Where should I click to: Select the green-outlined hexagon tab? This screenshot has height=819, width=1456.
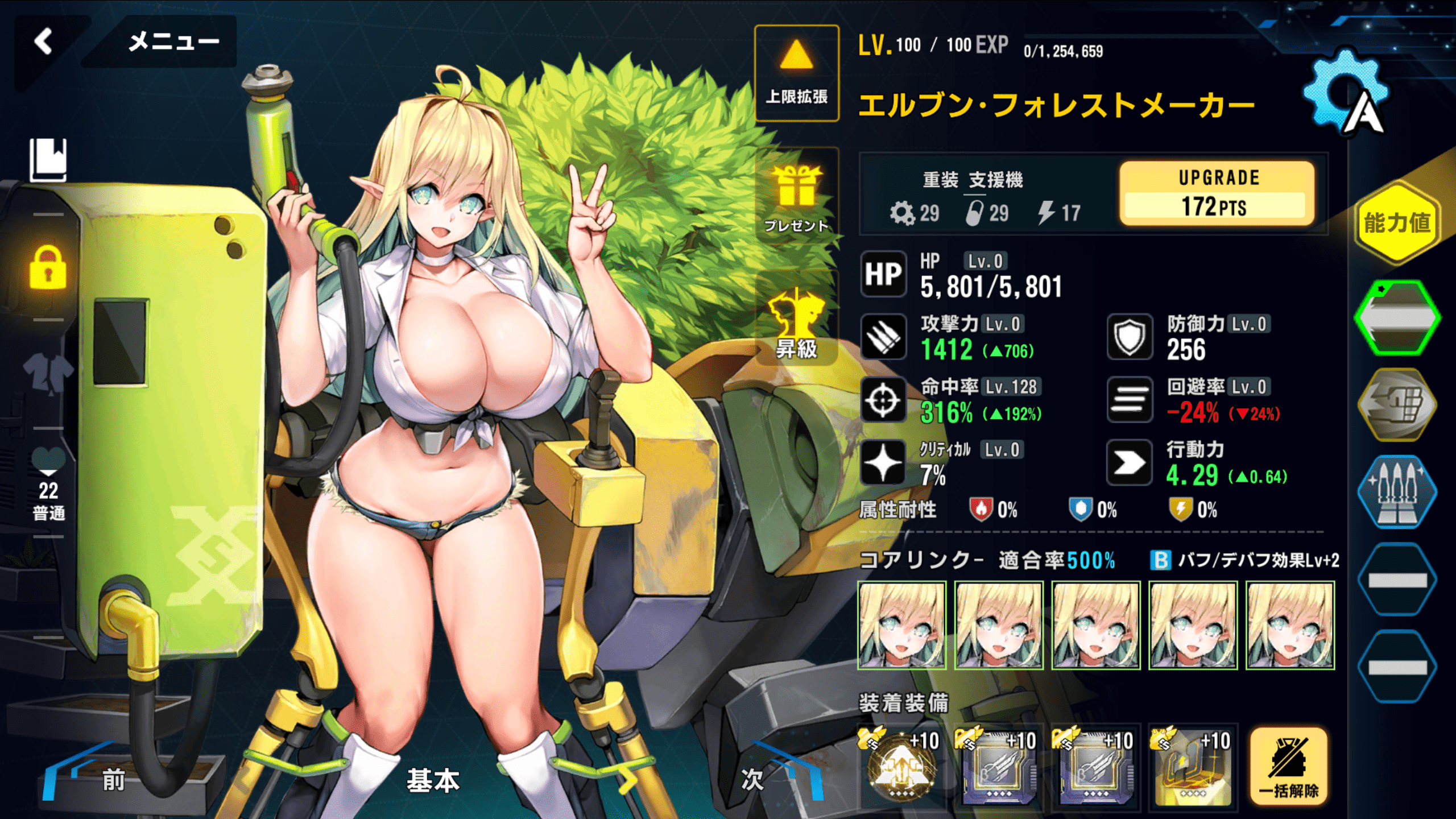tap(1397, 317)
